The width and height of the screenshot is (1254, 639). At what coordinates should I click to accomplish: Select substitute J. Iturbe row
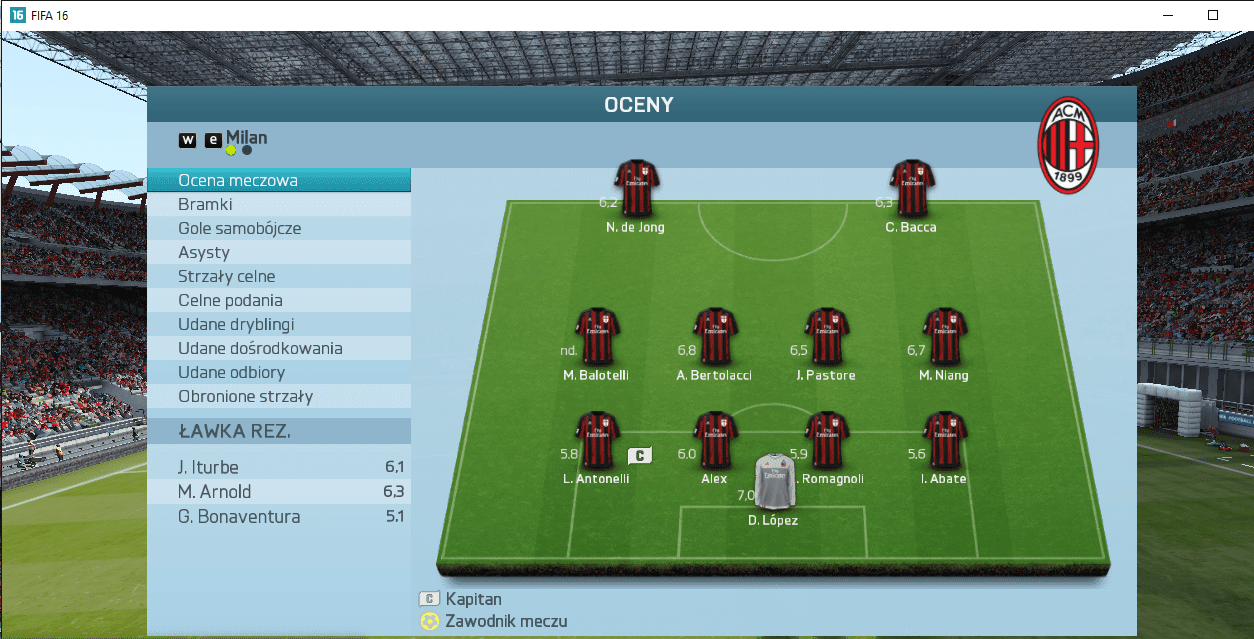(x=278, y=467)
